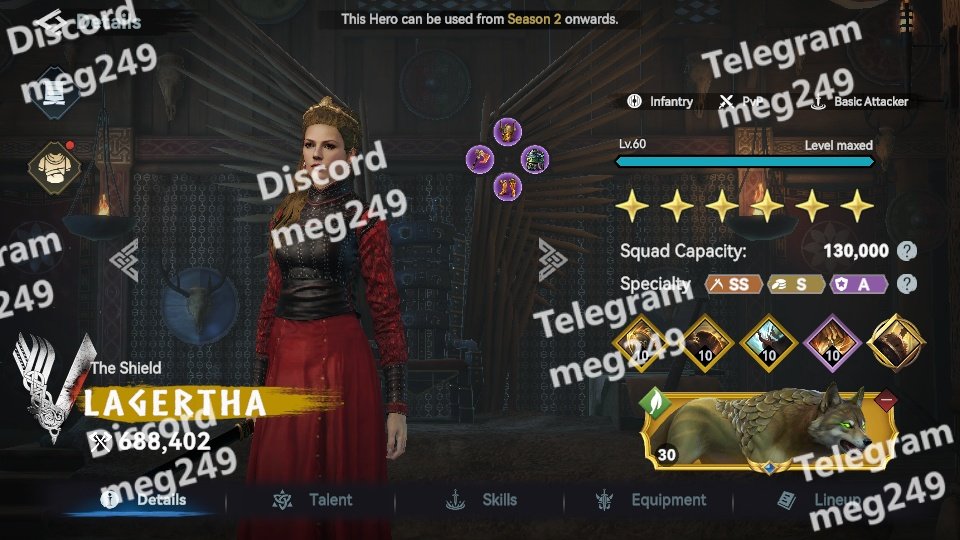Switch to the next hero
The width and height of the screenshot is (960, 540).
click(552, 260)
